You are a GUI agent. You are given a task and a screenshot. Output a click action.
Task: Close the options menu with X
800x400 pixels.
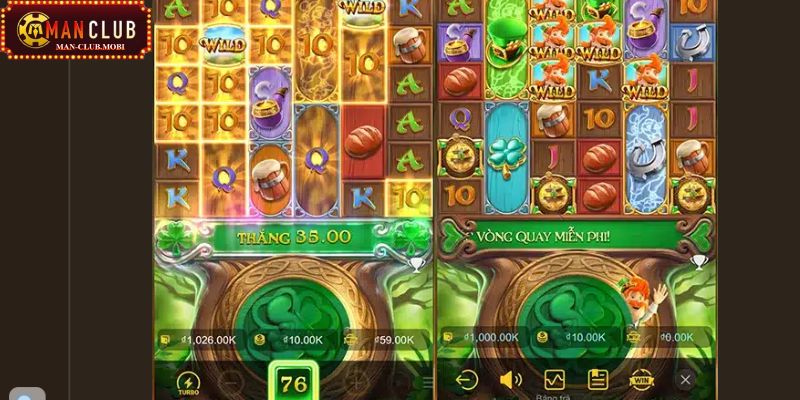(x=685, y=380)
